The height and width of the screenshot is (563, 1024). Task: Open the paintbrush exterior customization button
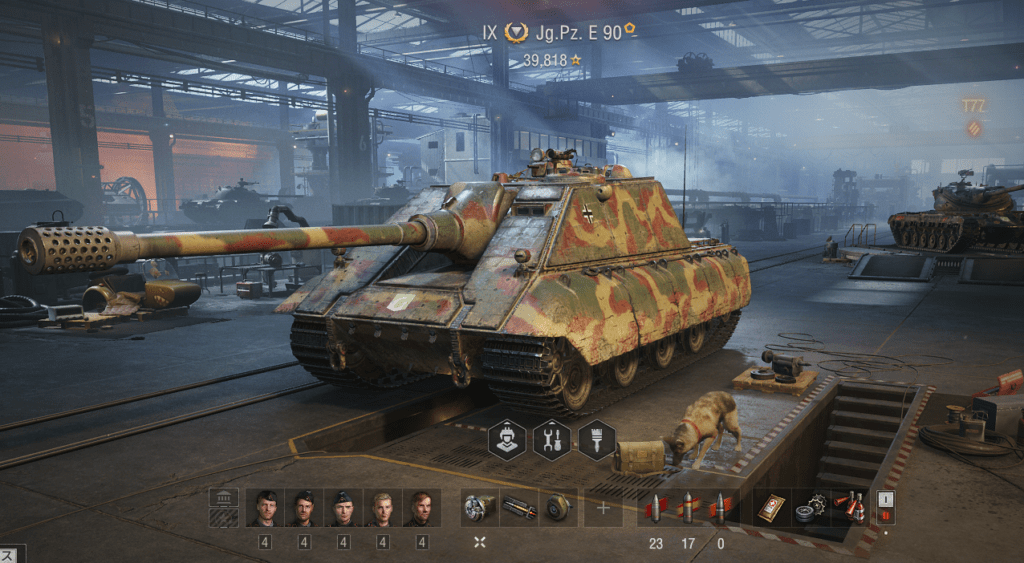[597, 440]
